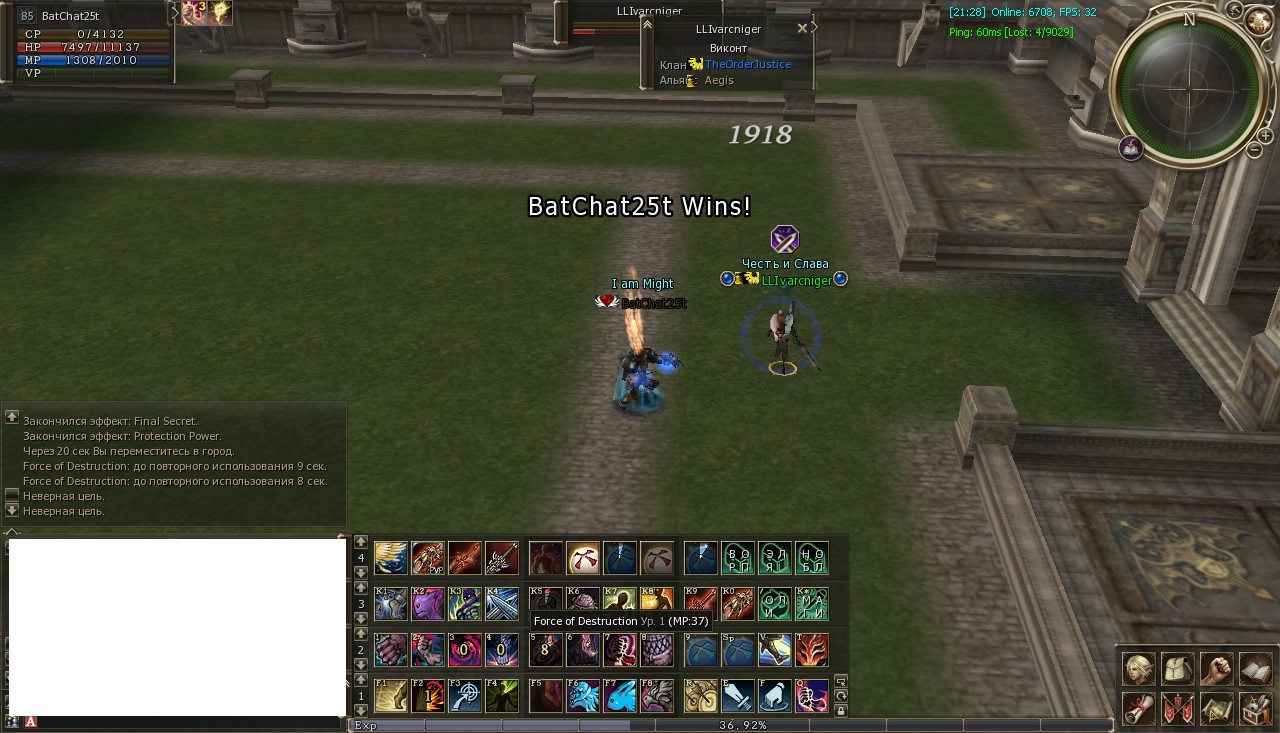The height and width of the screenshot is (733, 1280).
Task: Activate the K2 purple beast skill
Action: coord(428,603)
